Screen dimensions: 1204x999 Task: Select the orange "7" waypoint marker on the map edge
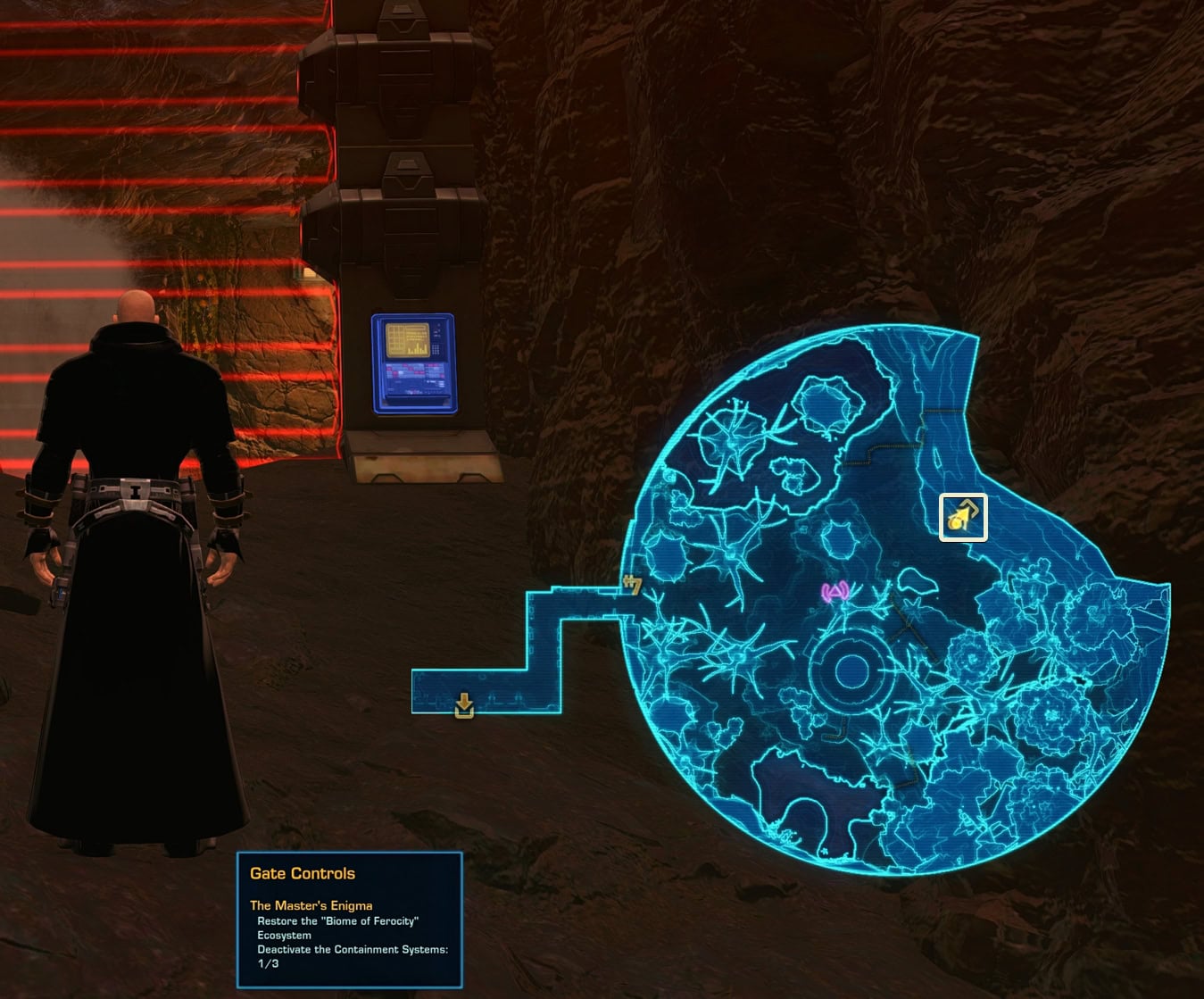tap(634, 585)
